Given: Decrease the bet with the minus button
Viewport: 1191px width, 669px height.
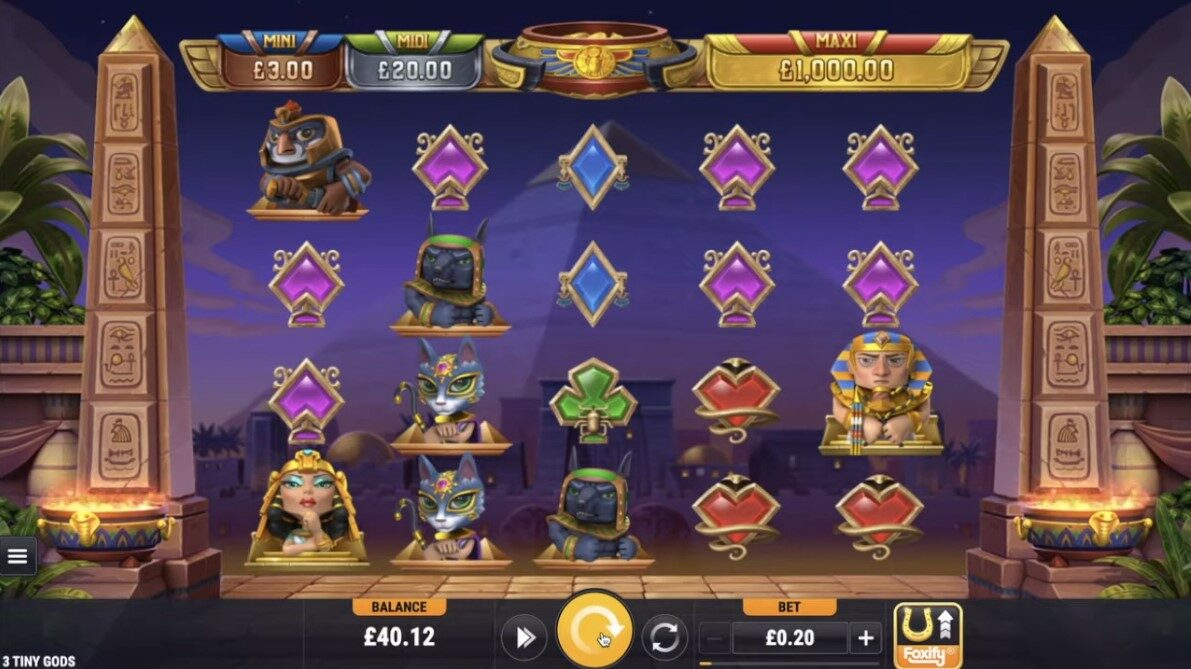Looking at the screenshot, I should point(714,638).
